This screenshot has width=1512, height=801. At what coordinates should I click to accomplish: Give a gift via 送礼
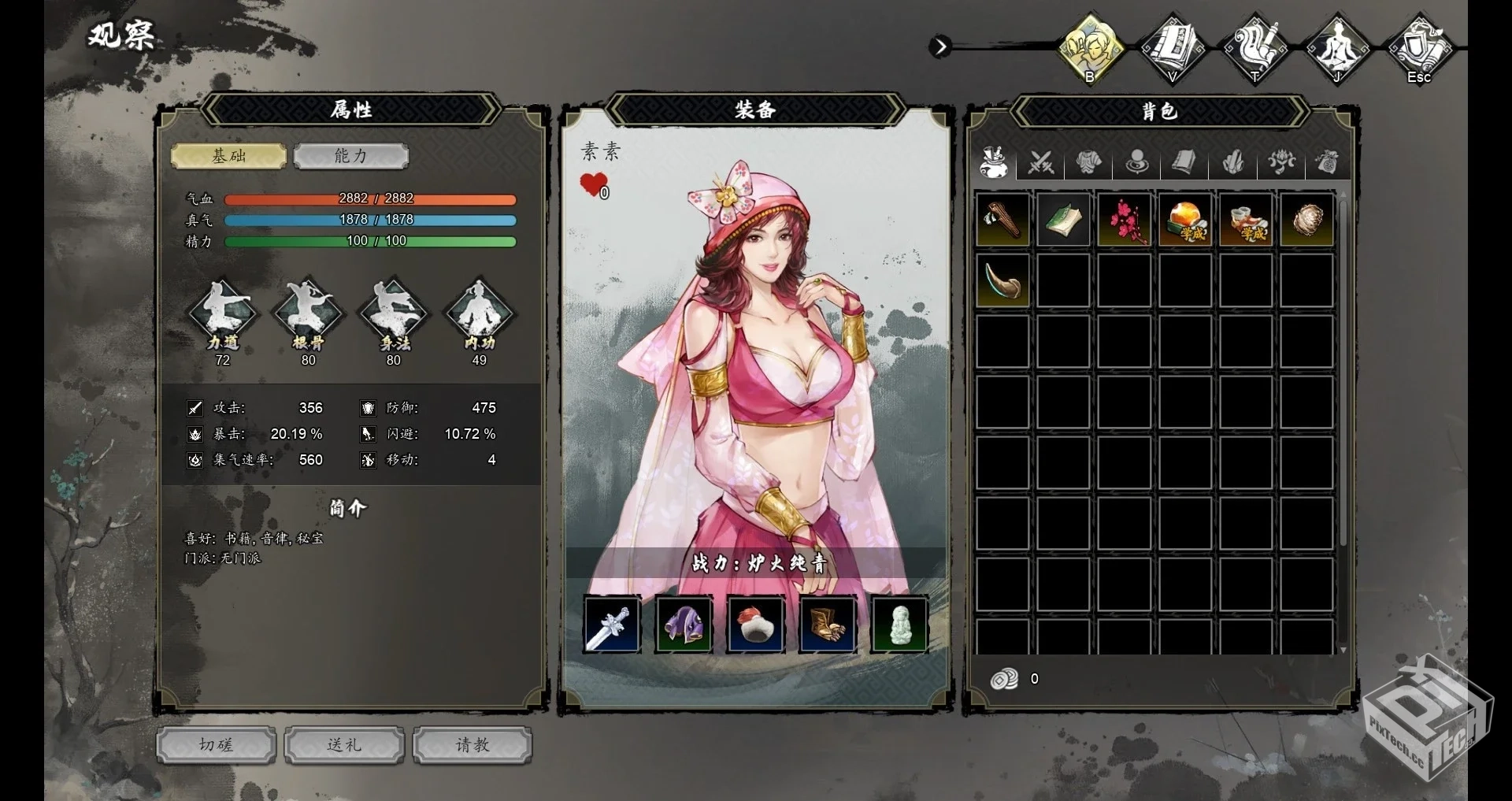344,745
